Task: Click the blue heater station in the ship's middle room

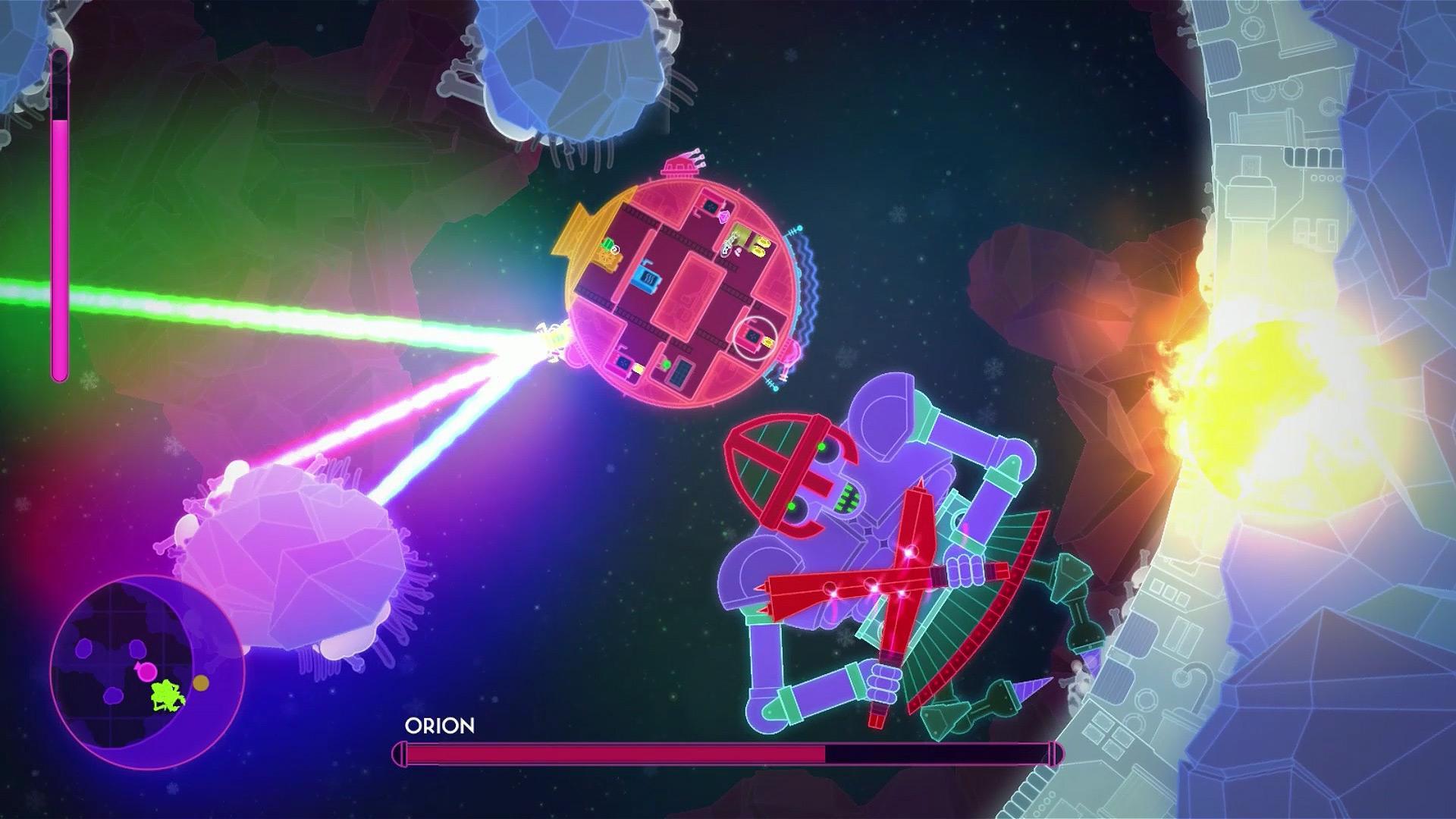Action: (647, 279)
